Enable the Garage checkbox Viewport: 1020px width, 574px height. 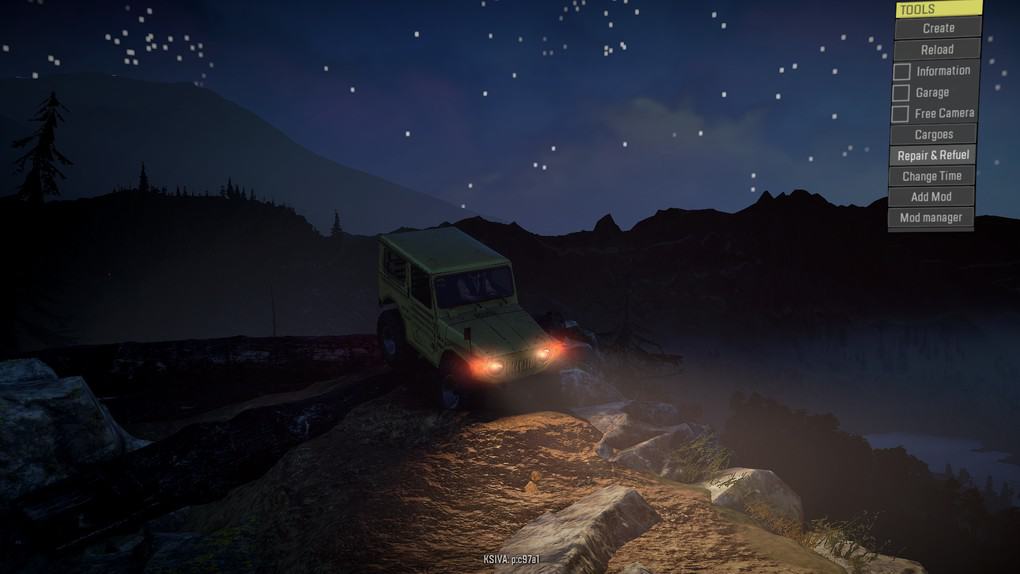(901, 92)
